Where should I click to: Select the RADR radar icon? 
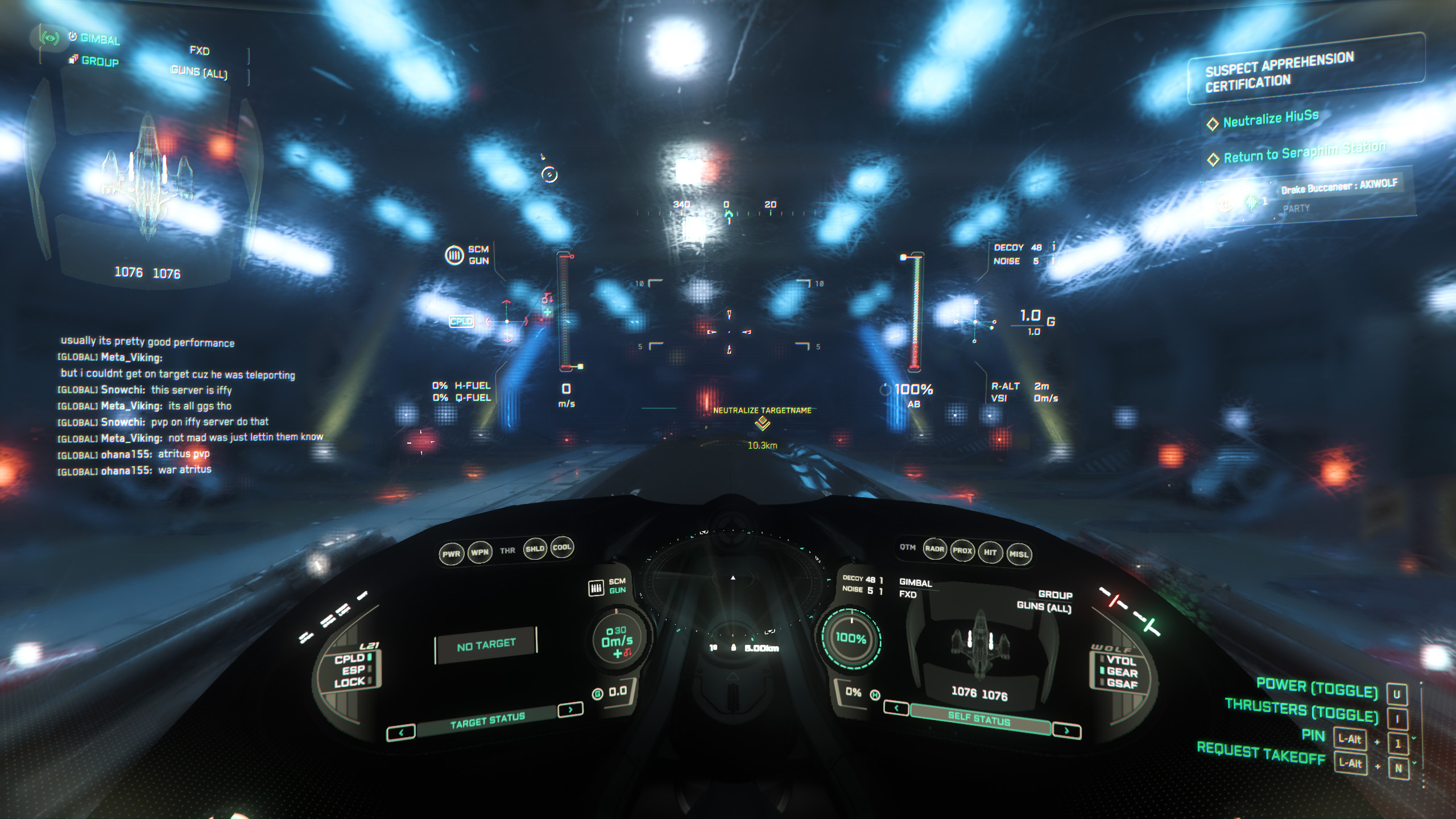click(936, 549)
